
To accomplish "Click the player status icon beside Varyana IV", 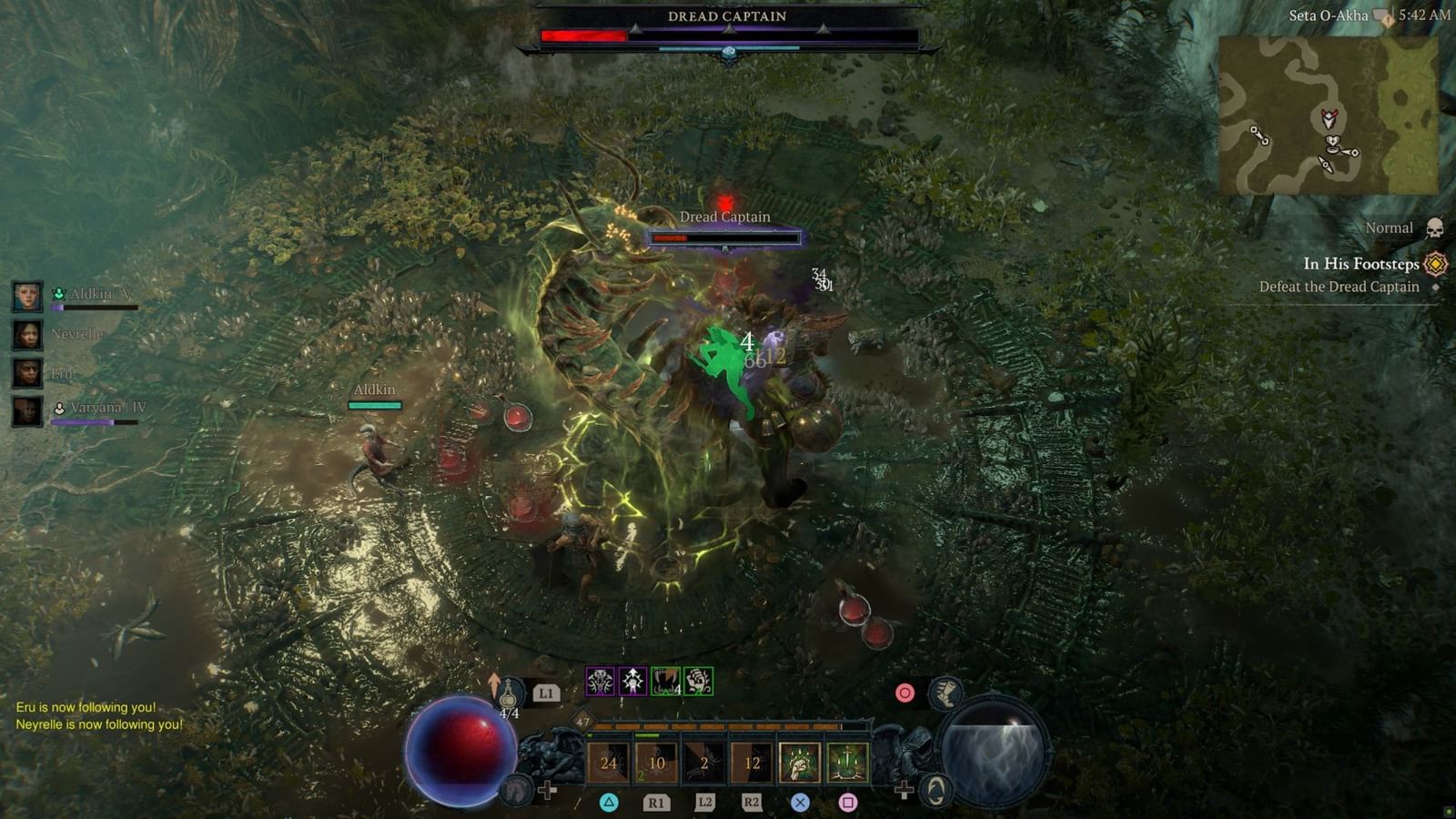I will pos(59,409).
